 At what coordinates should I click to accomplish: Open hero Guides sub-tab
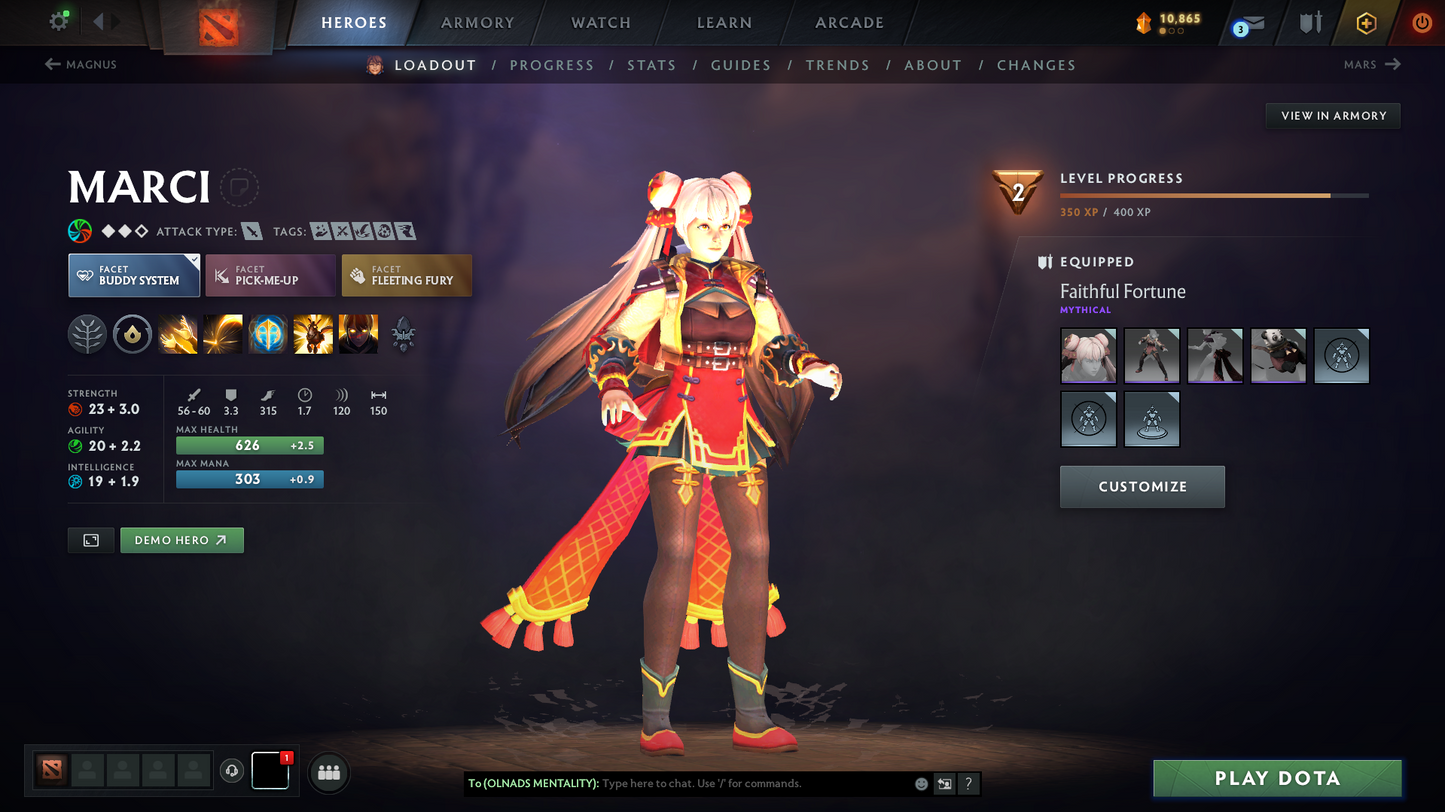pyautogui.click(x=740, y=65)
